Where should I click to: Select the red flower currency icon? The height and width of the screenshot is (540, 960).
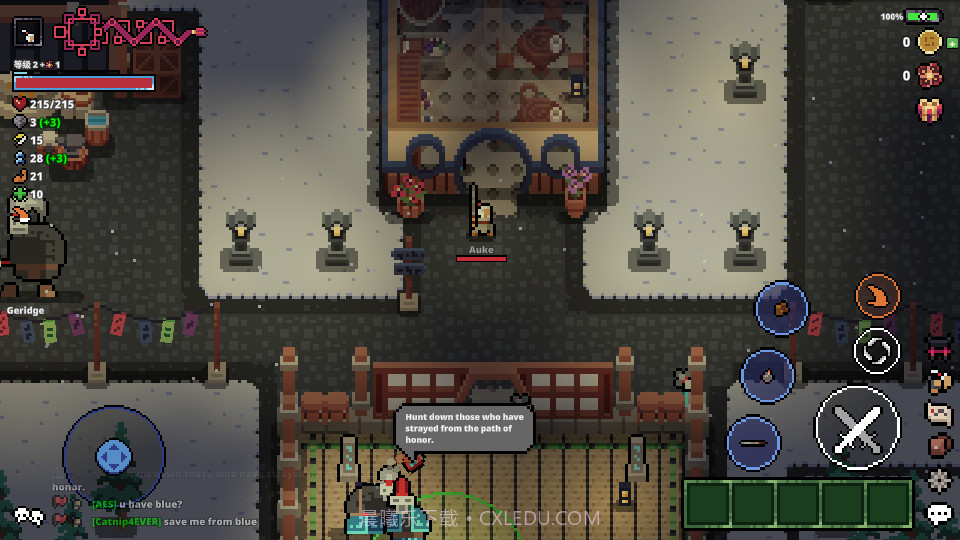click(x=929, y=75)
